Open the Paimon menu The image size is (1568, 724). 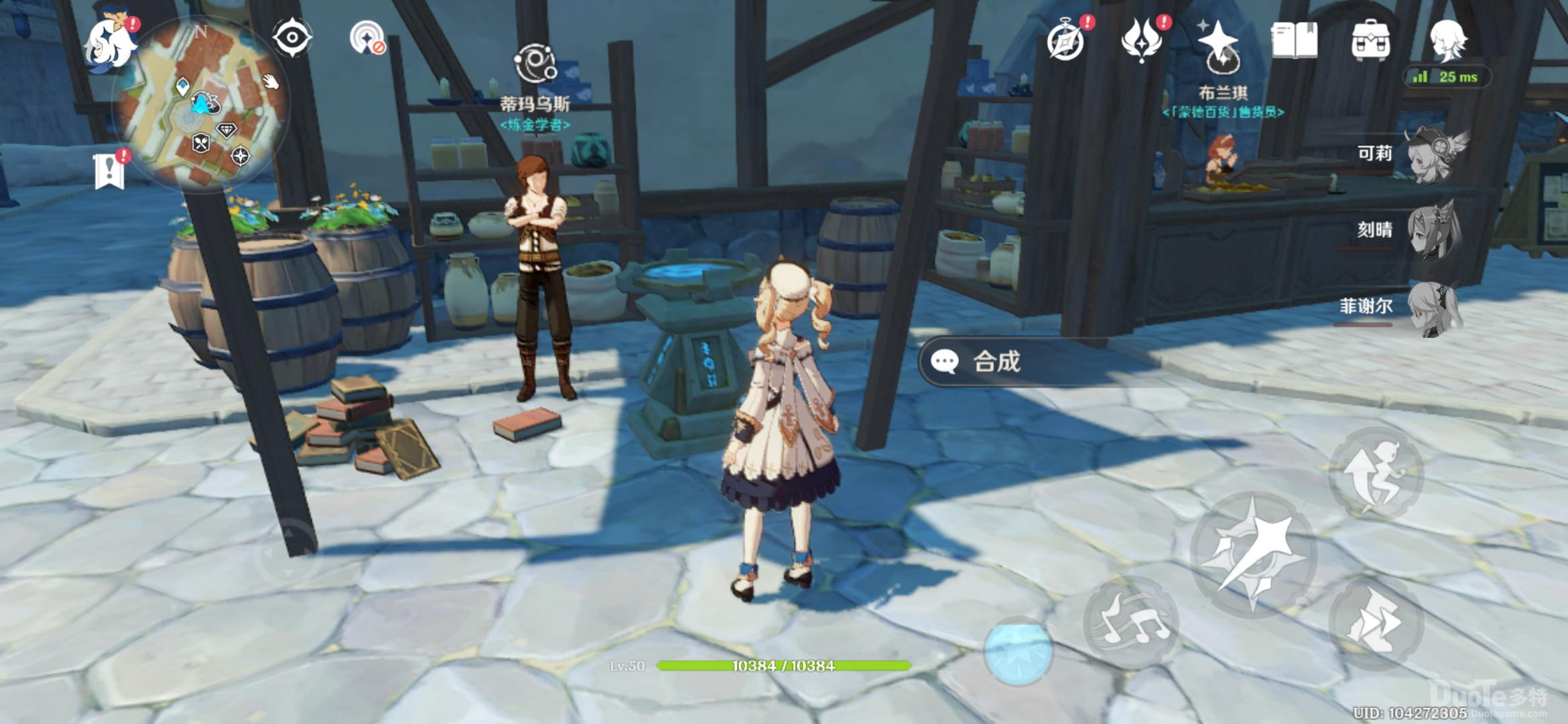click(x=111, y=42)
